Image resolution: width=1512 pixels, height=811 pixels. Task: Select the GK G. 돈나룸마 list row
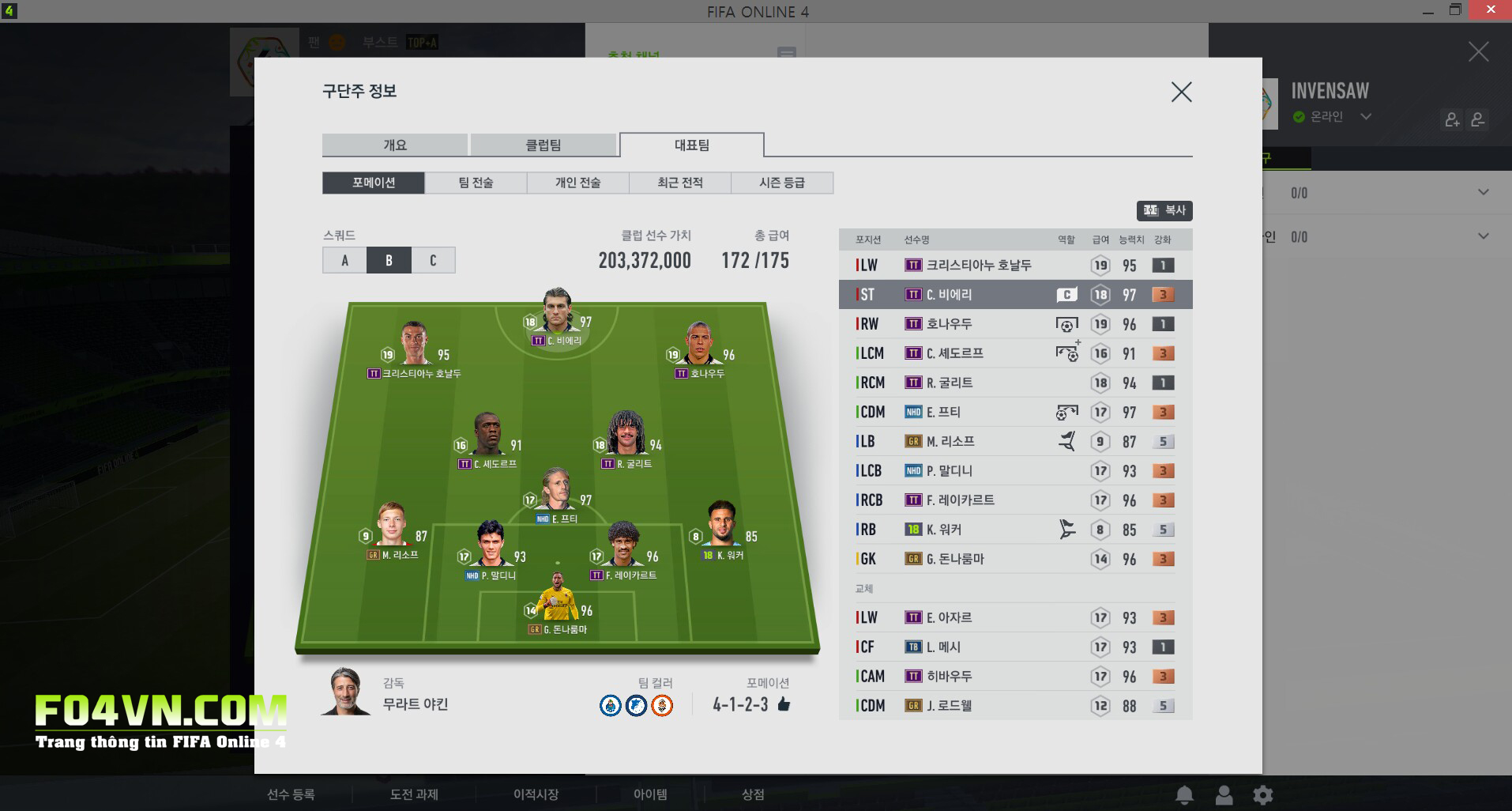[x=1015, y=559]
